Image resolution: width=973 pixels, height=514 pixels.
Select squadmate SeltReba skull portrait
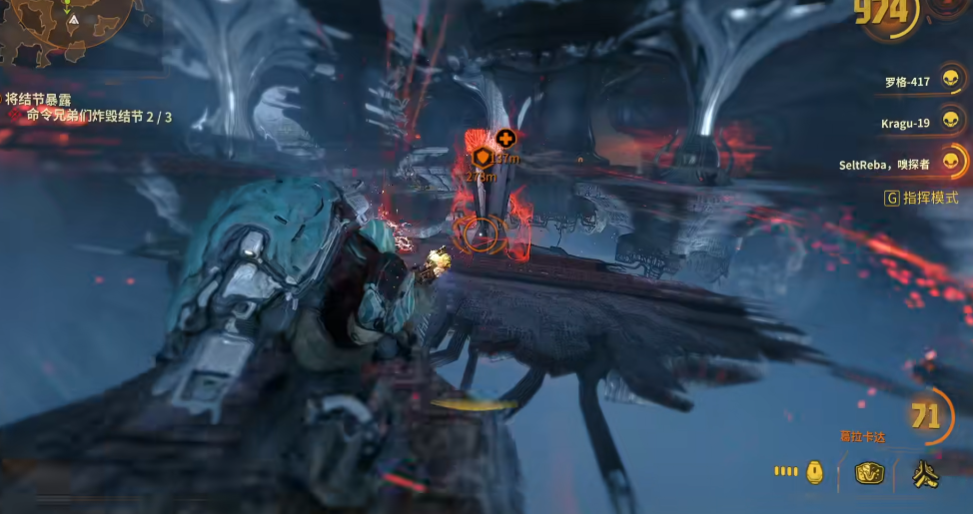(x=952, y=161)
